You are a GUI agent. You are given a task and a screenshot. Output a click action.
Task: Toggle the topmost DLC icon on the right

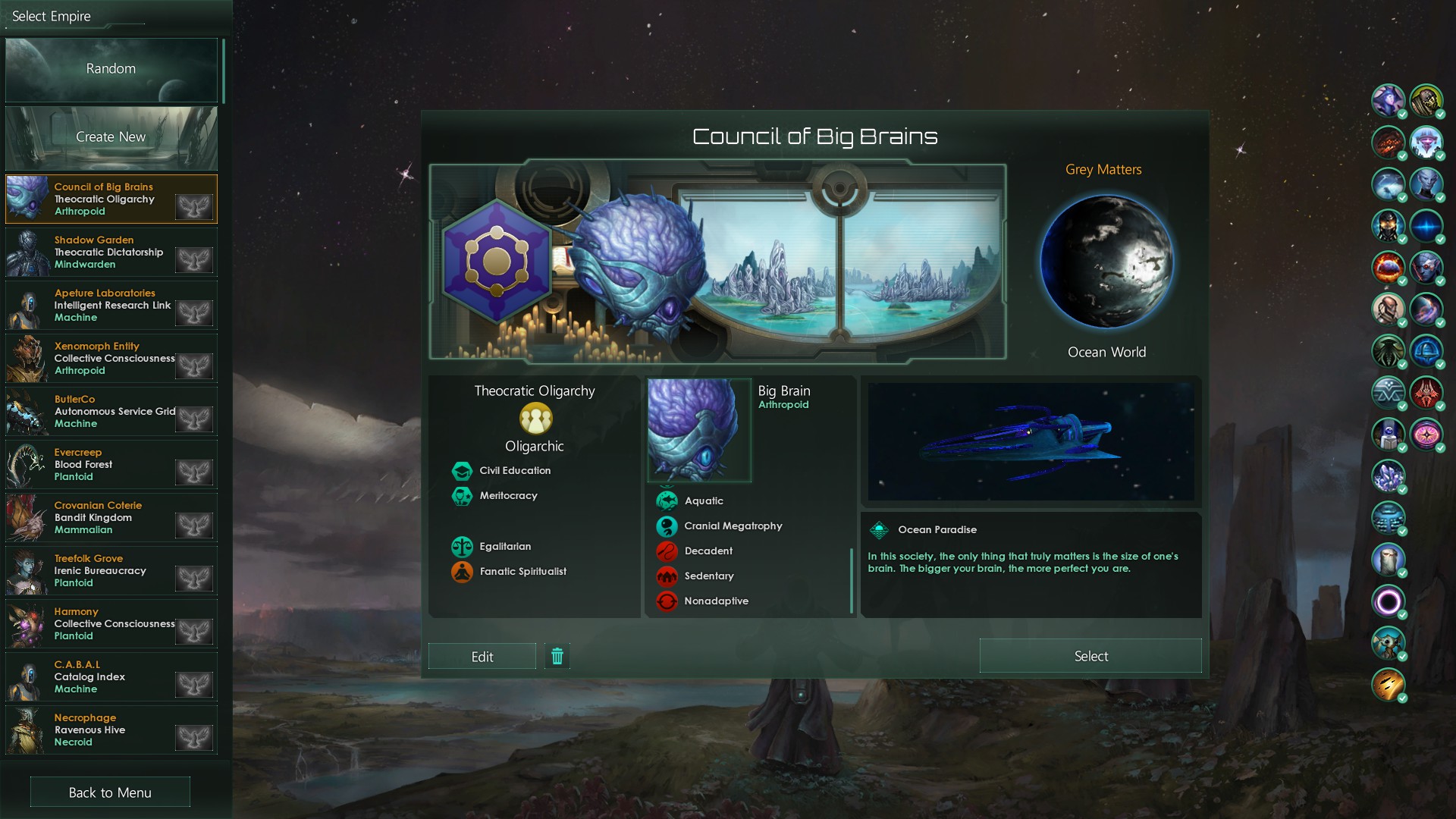tap(1388, 102)
